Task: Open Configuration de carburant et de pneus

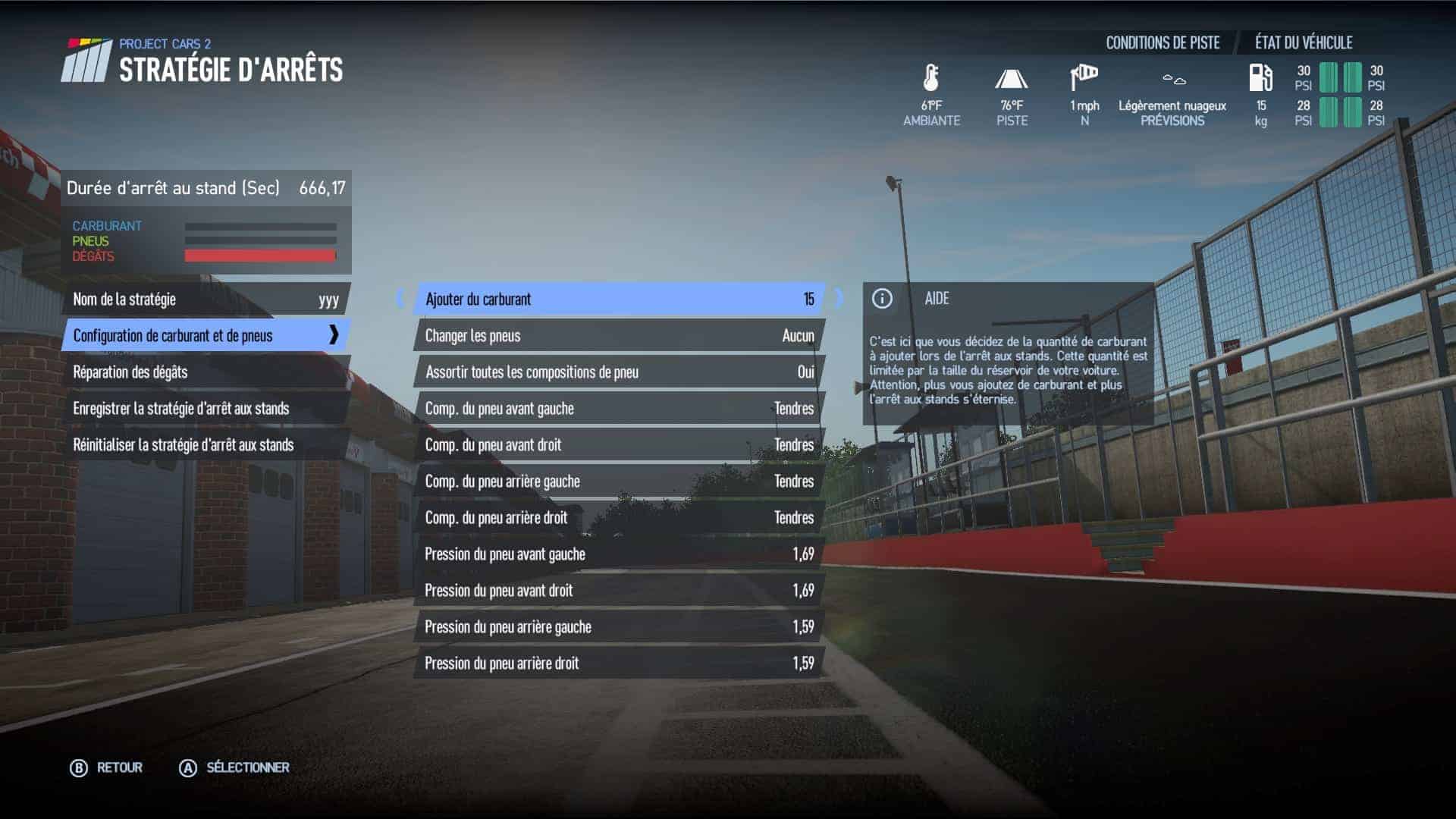Action: pyautogui.click(x=205, y=336)
